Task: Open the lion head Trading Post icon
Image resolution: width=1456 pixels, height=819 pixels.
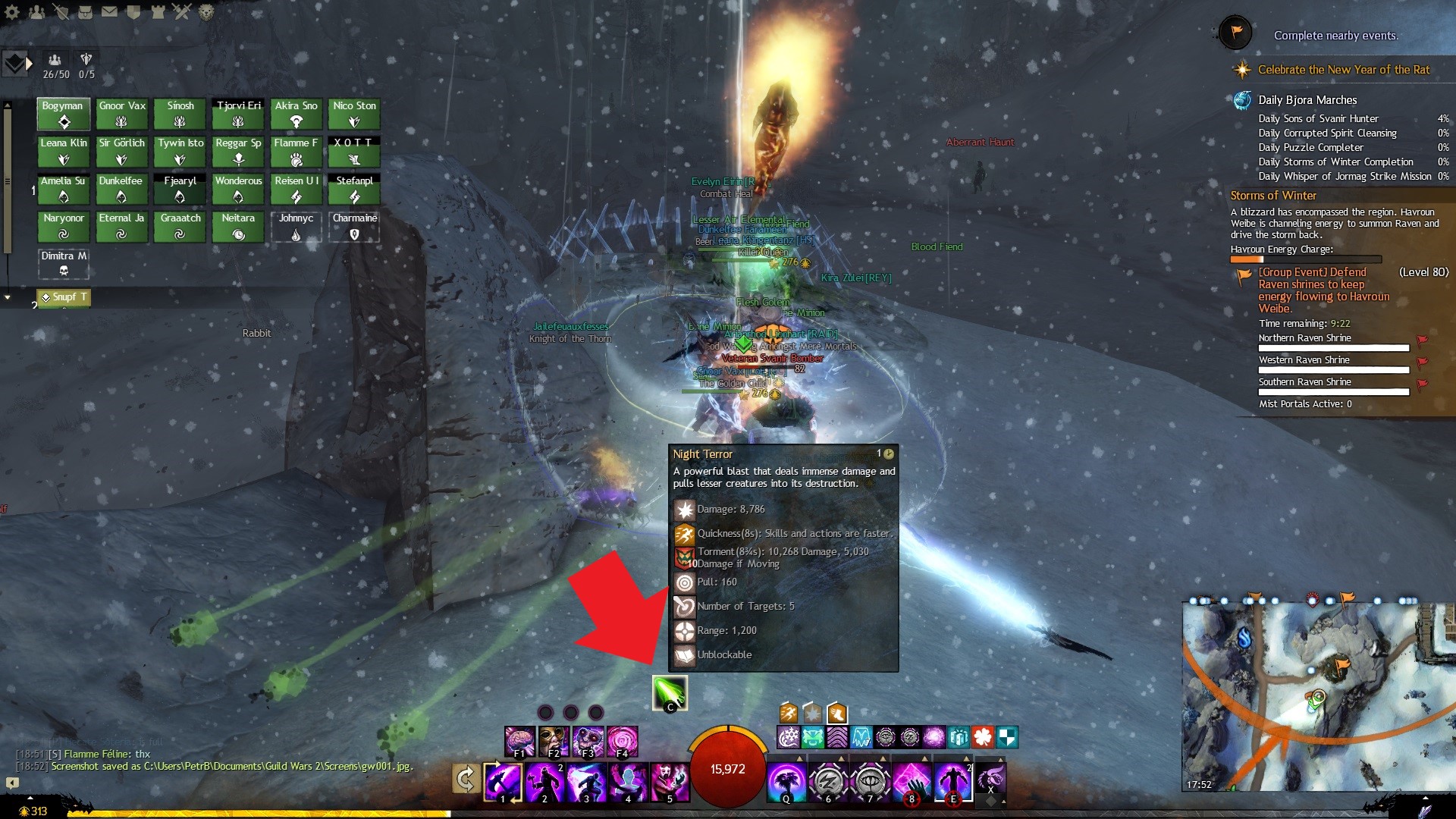Action: point(206,12)
